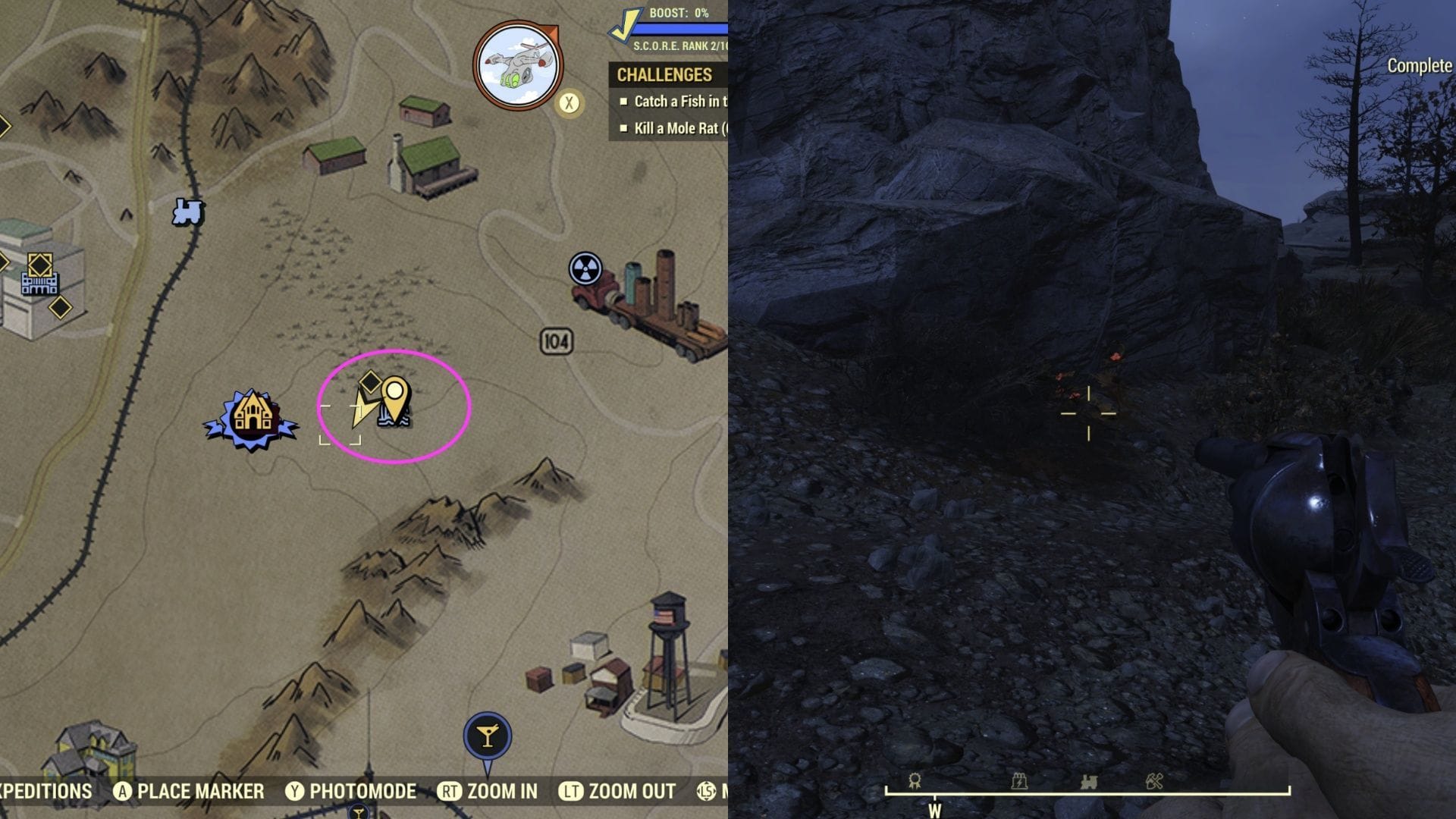
Task: Click ZOOM IN on the bottom bar
Action: click(x=502, y=792)
